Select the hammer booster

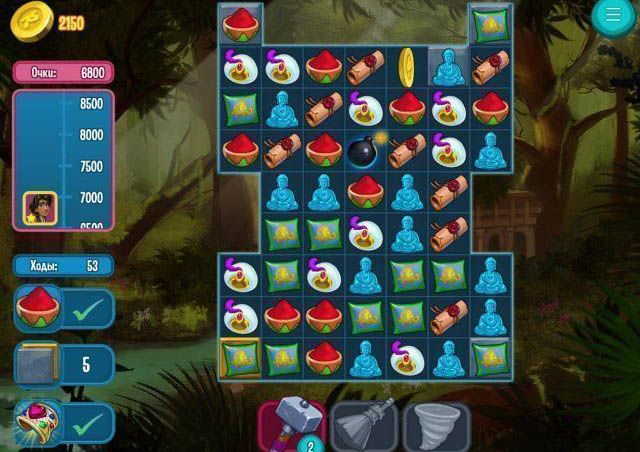click(292, 423)
